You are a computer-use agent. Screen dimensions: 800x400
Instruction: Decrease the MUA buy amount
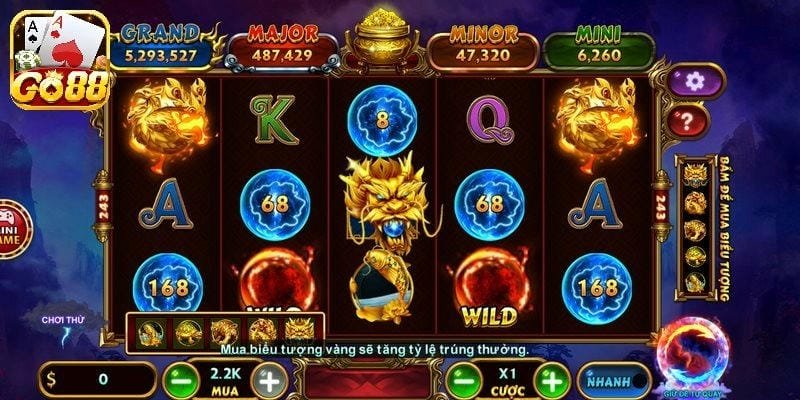click(180, 380)
